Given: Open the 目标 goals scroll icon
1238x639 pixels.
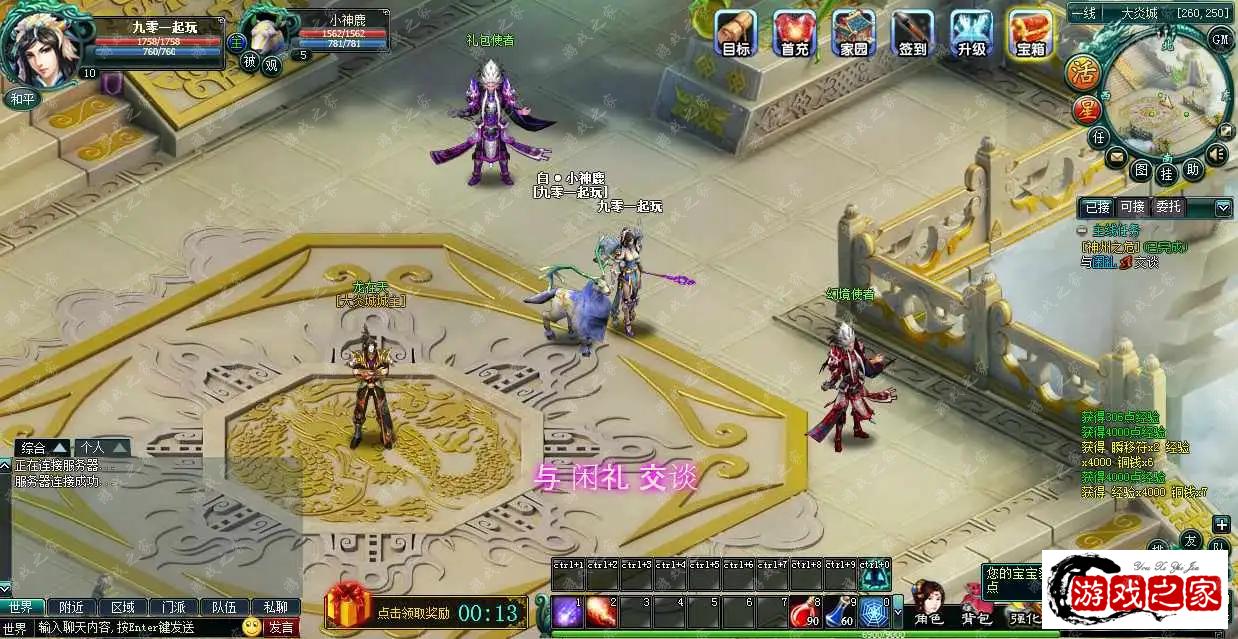Looking at the screenshot, I should click(736, 31).
